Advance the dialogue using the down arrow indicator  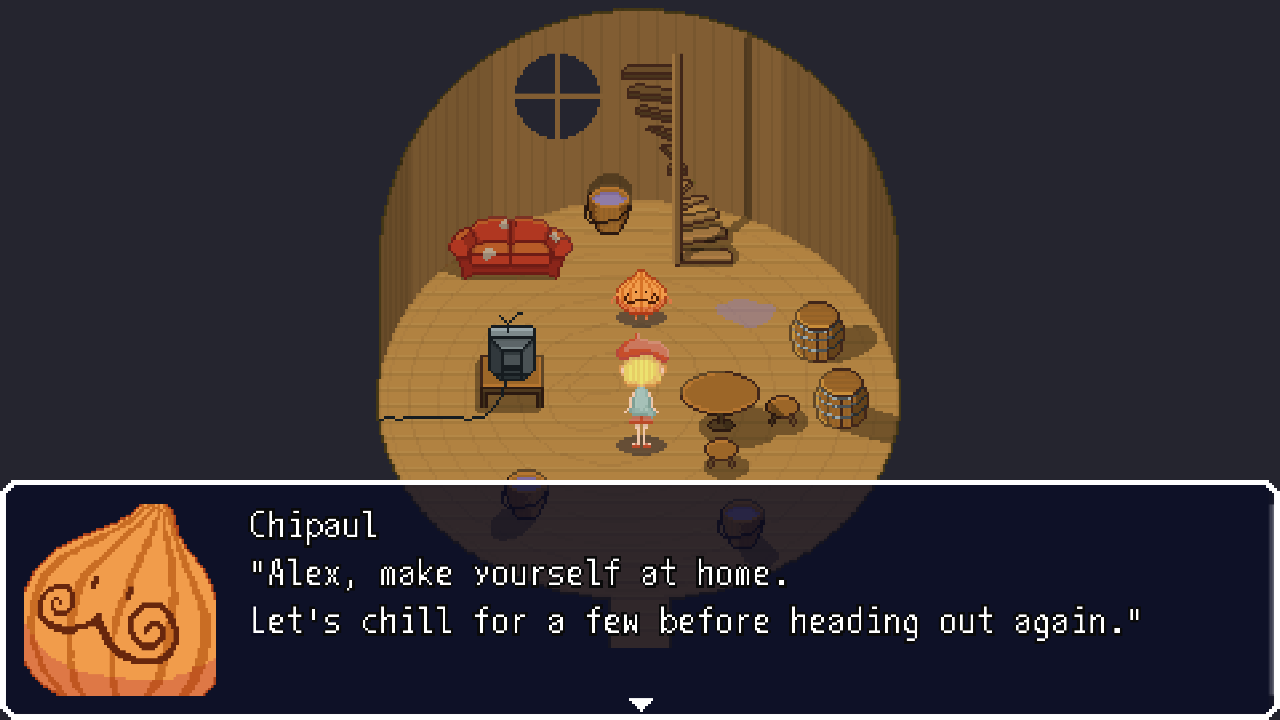641,703
